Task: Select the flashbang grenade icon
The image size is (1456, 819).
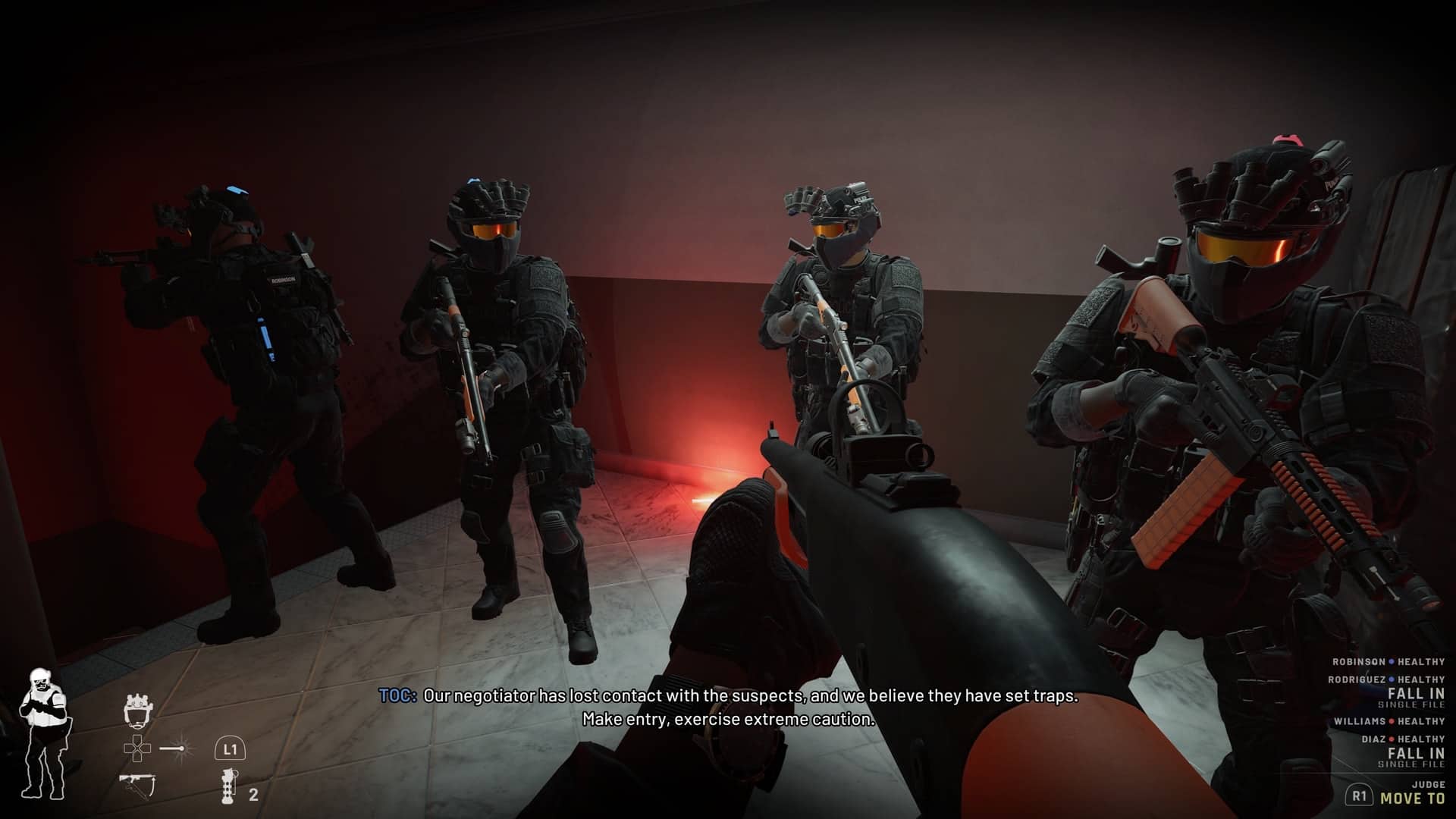Action: pyautogui.click(x=227, y=787)
